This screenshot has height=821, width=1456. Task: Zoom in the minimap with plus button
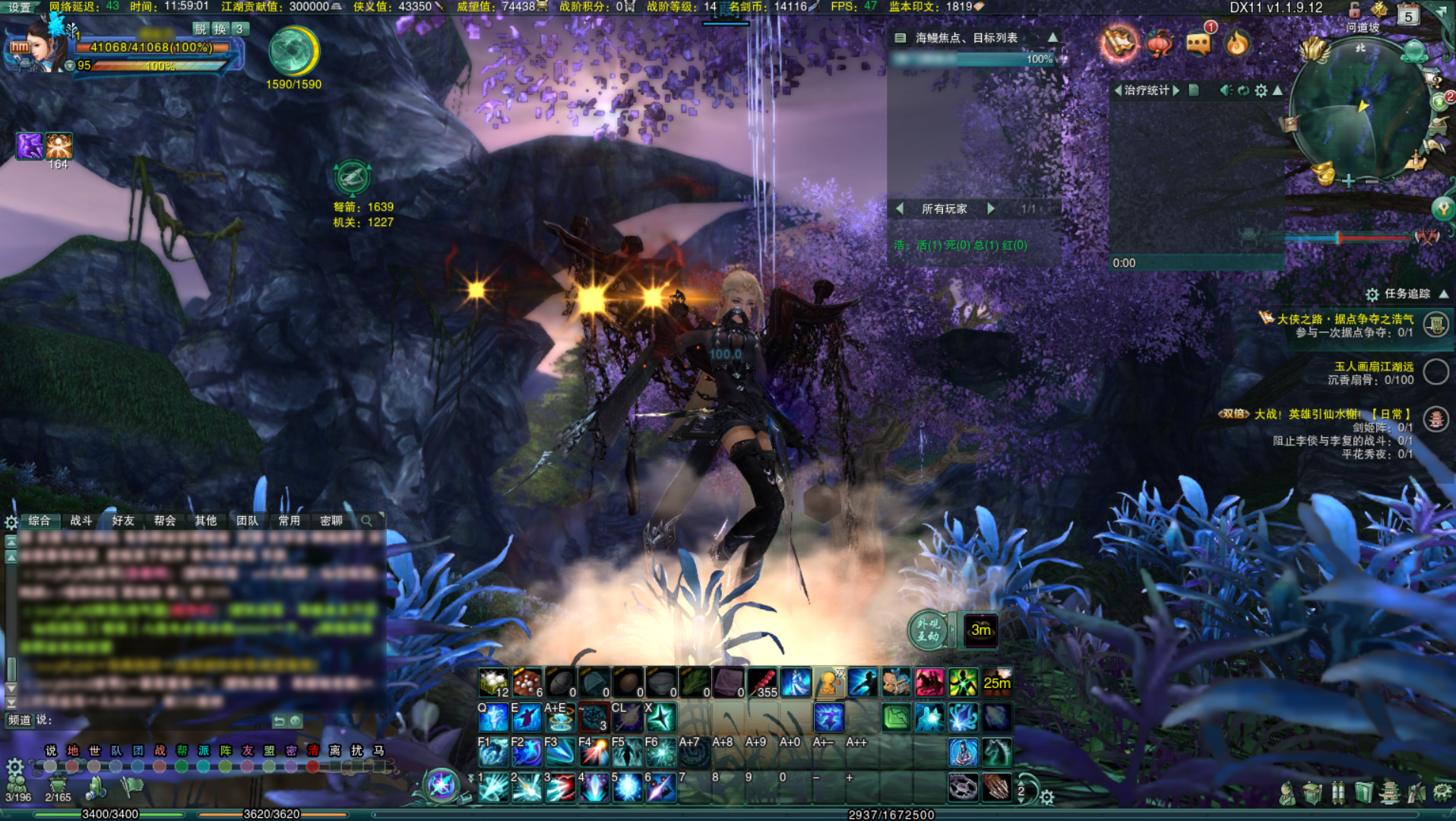(1348, 181)
